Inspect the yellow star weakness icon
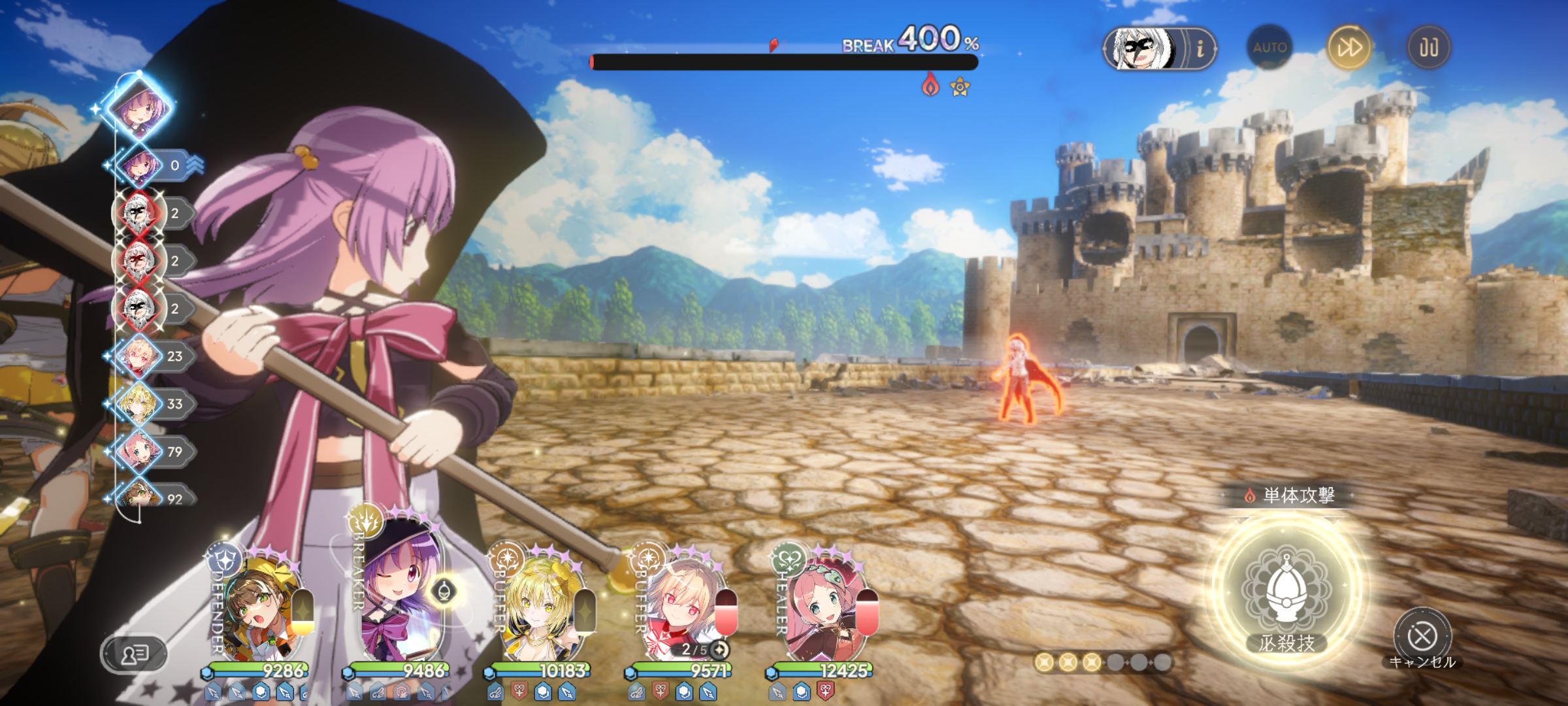This screenshot has height=706, width=1568. coord(960,87)
